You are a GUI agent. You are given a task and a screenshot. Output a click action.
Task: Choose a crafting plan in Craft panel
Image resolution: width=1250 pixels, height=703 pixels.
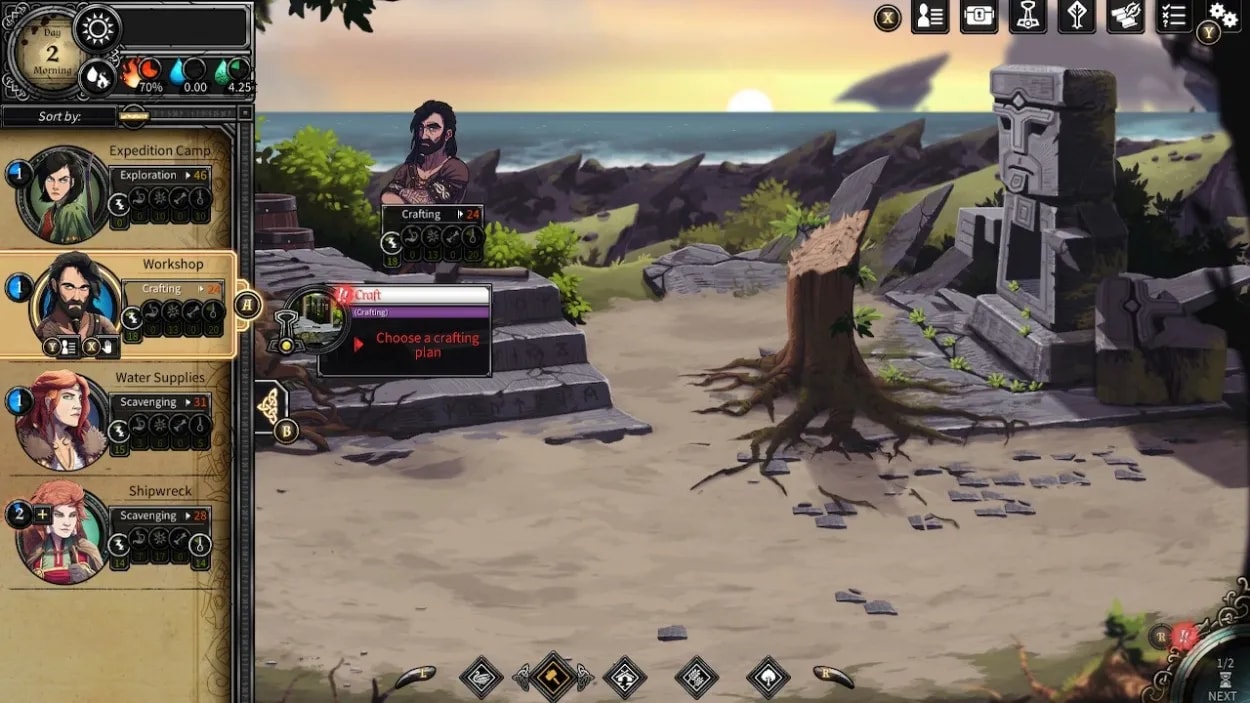coord(427,345)
